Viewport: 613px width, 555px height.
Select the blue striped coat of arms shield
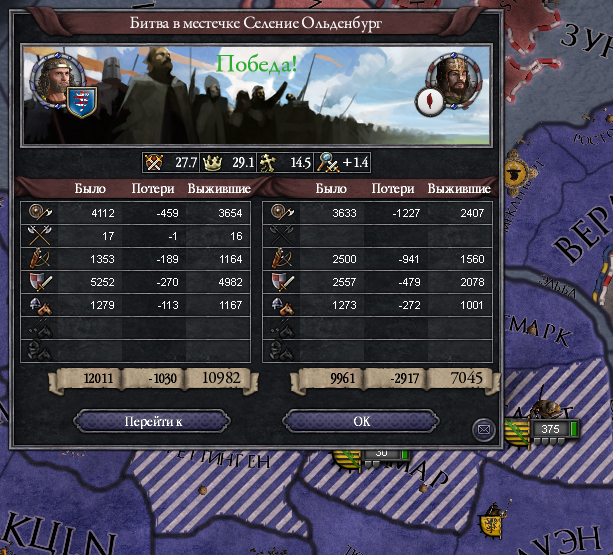[81, 101]
